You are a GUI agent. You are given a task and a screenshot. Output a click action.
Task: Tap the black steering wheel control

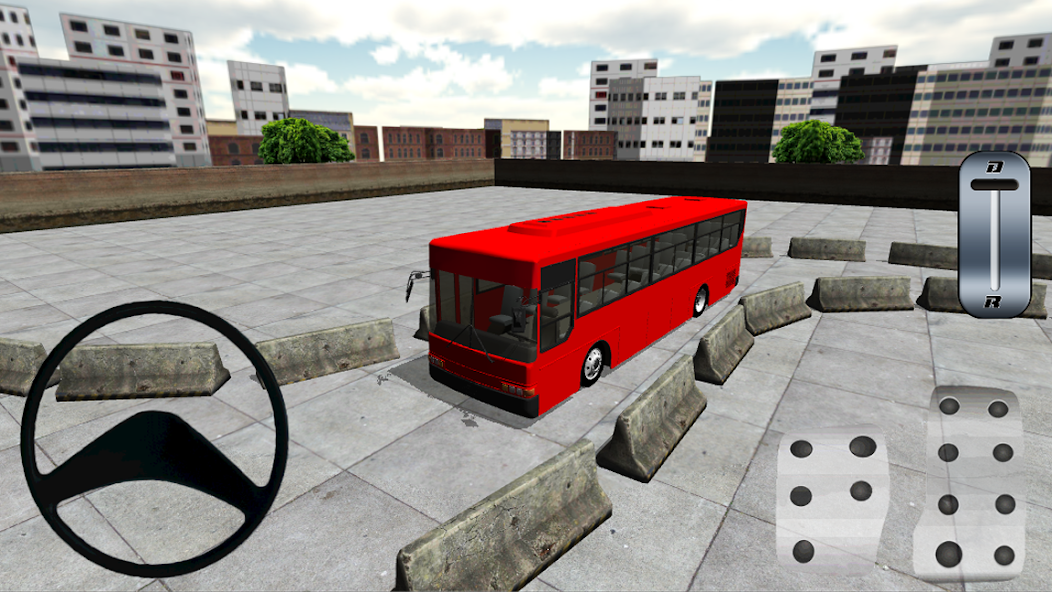click(x=154, y=438)
